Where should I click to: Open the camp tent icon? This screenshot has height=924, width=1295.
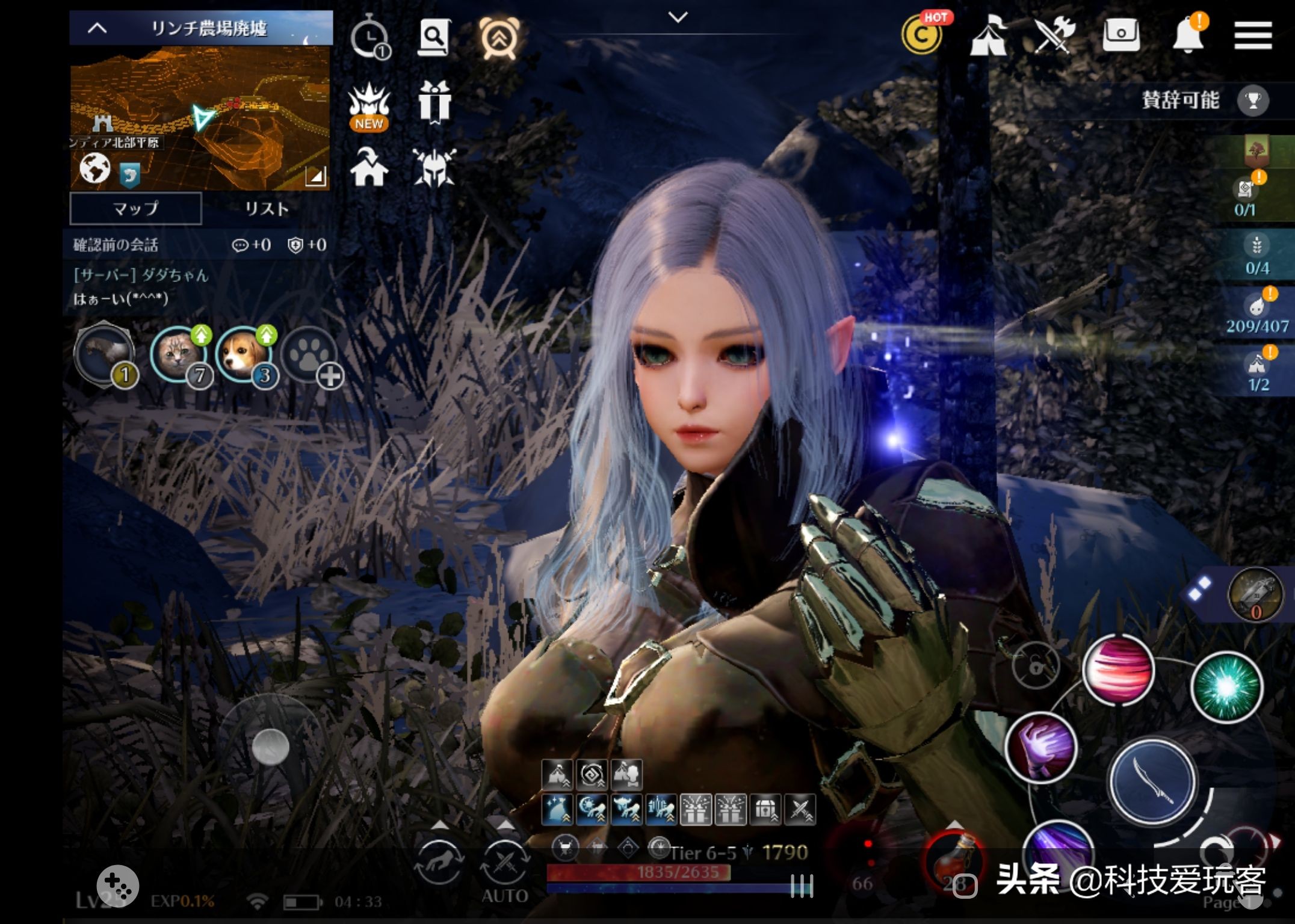(988, 36)
